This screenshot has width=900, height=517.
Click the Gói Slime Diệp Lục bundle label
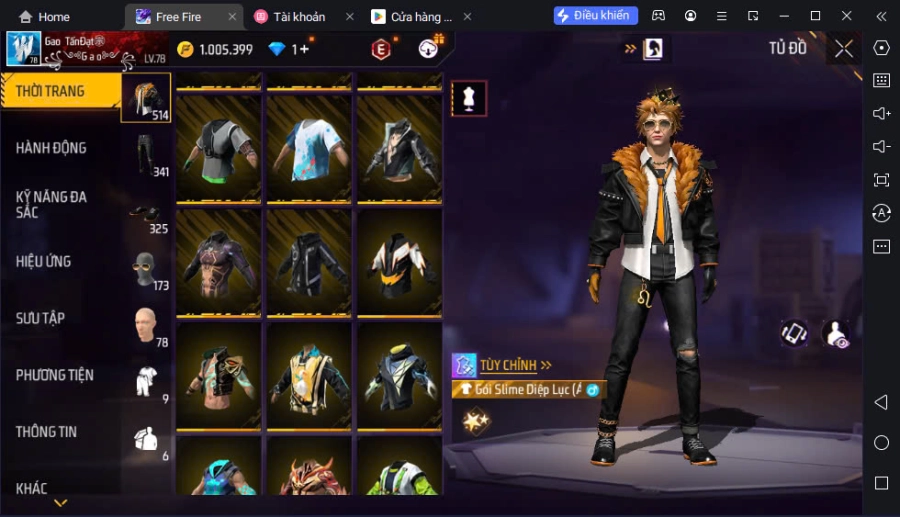[529, 390]
